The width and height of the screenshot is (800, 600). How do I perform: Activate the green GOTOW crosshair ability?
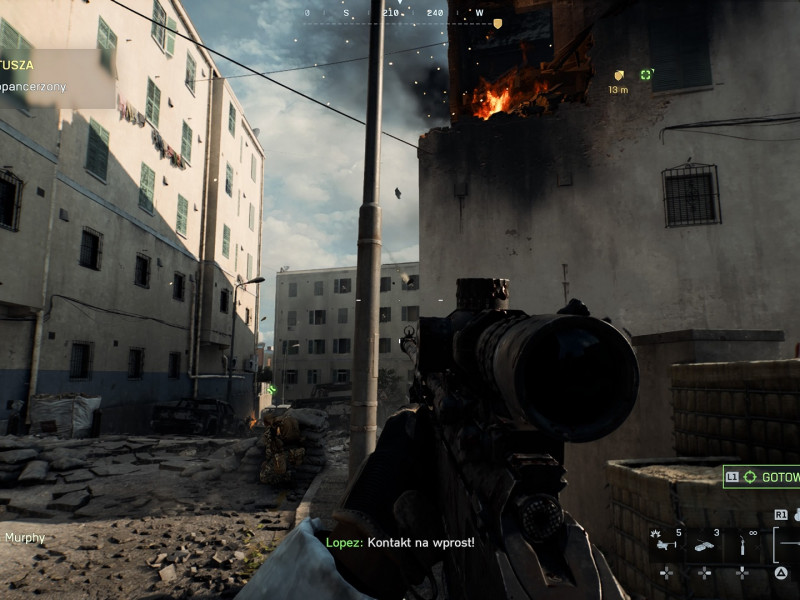(762, 477)
